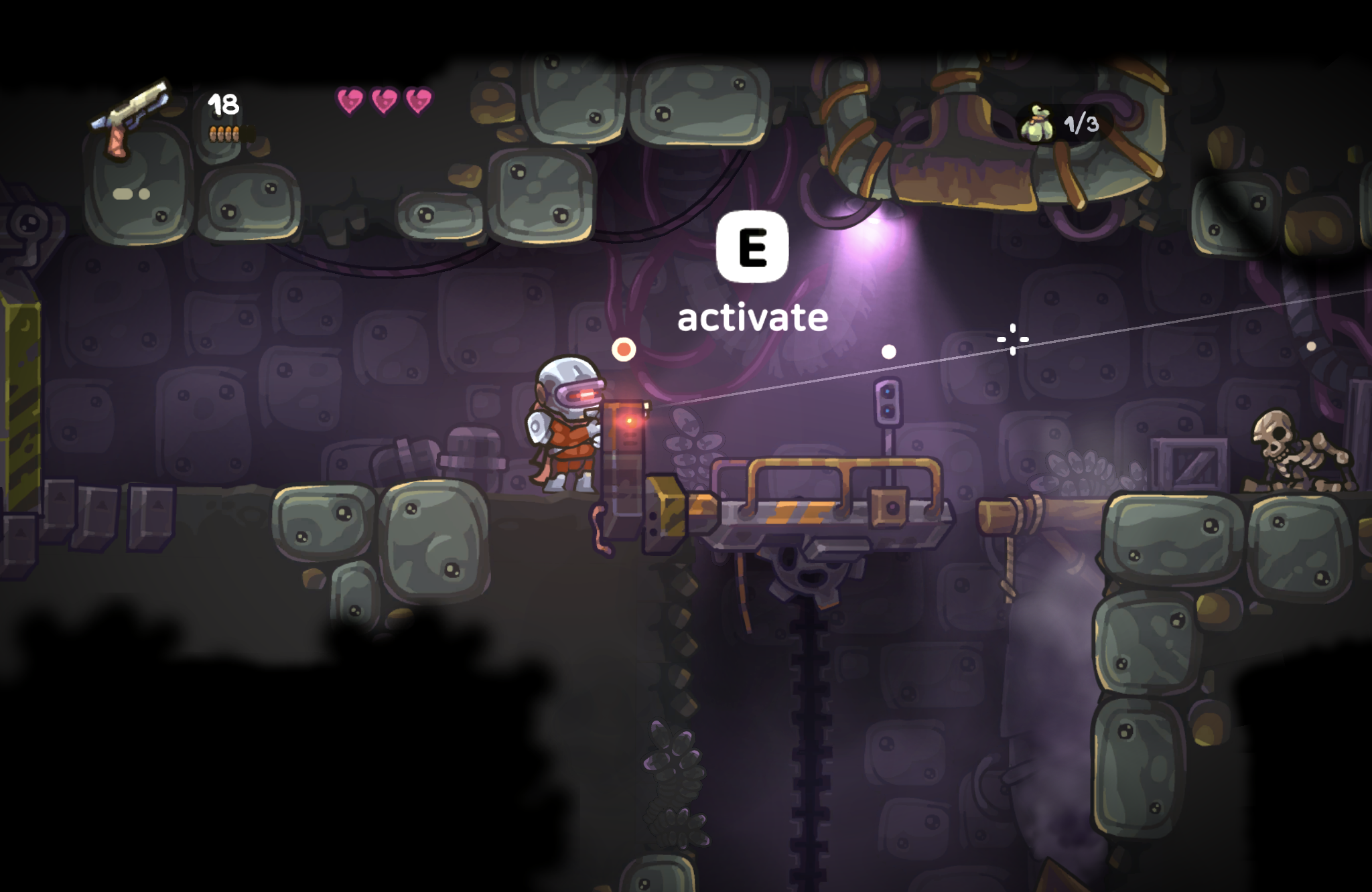This screenshot has width=1372, height=892.
Task: Click the ammo count reading 18
Action: click(224, 102)
